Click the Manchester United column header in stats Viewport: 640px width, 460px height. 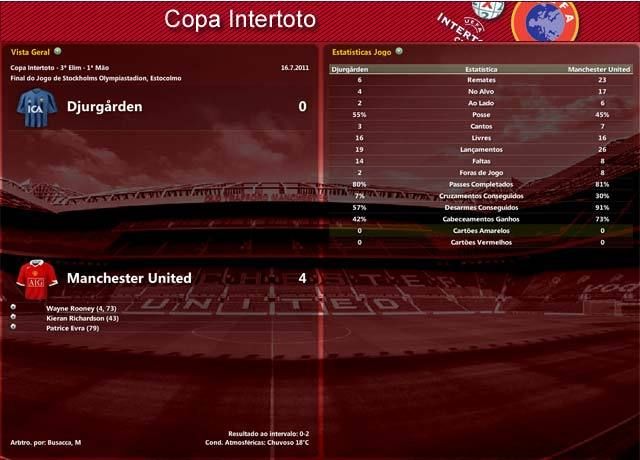tap(598, 70)
